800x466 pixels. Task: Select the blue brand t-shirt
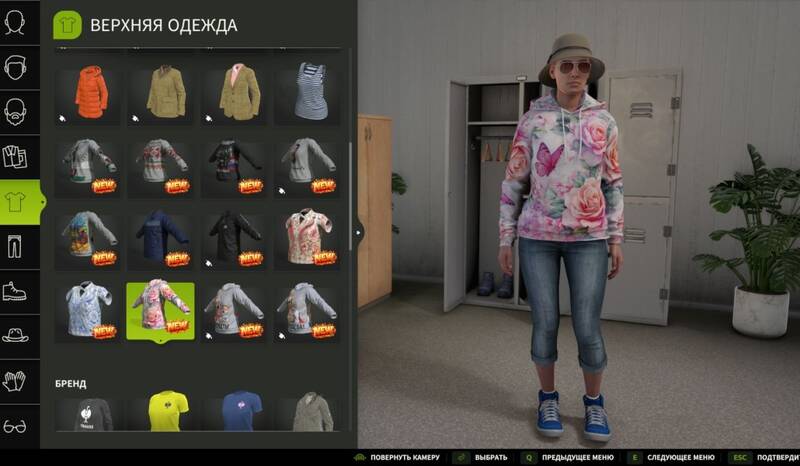pyautogui.click(x=234, y=412)
